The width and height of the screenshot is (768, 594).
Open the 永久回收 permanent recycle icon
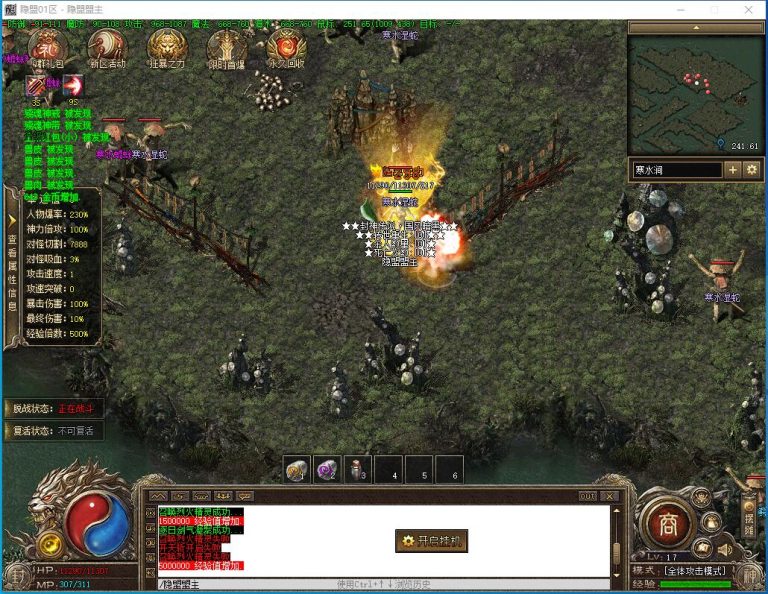(x=286, y=47)
